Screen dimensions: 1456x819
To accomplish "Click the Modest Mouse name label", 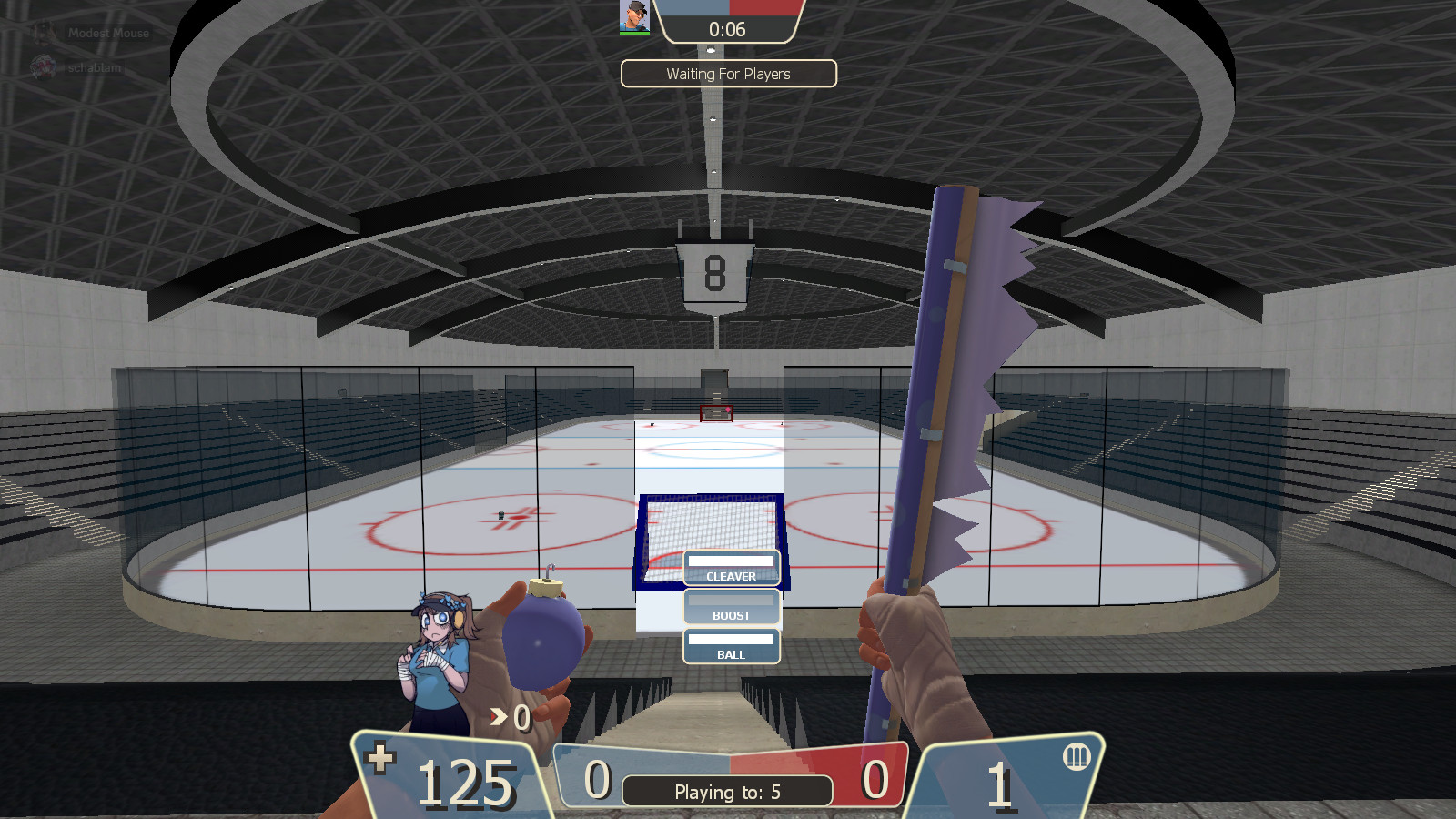I will 107,32.
